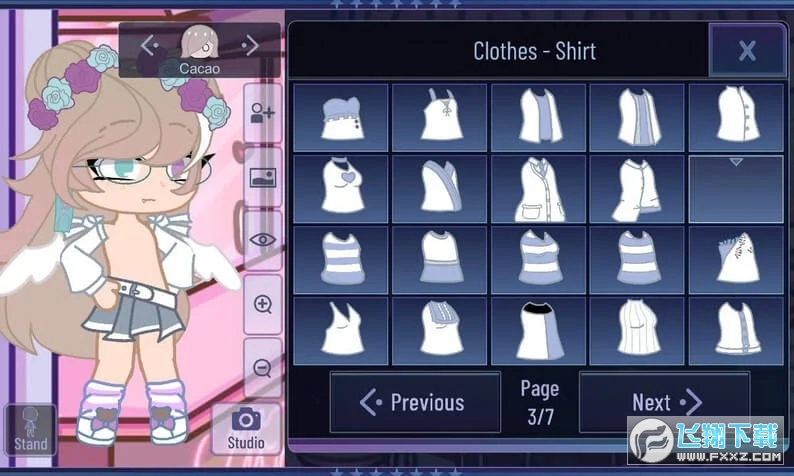Select the diagonal wrap top with blue trim
Image resolution: width=794 pixels, height=476 pixels.
(x=439, y=188)
